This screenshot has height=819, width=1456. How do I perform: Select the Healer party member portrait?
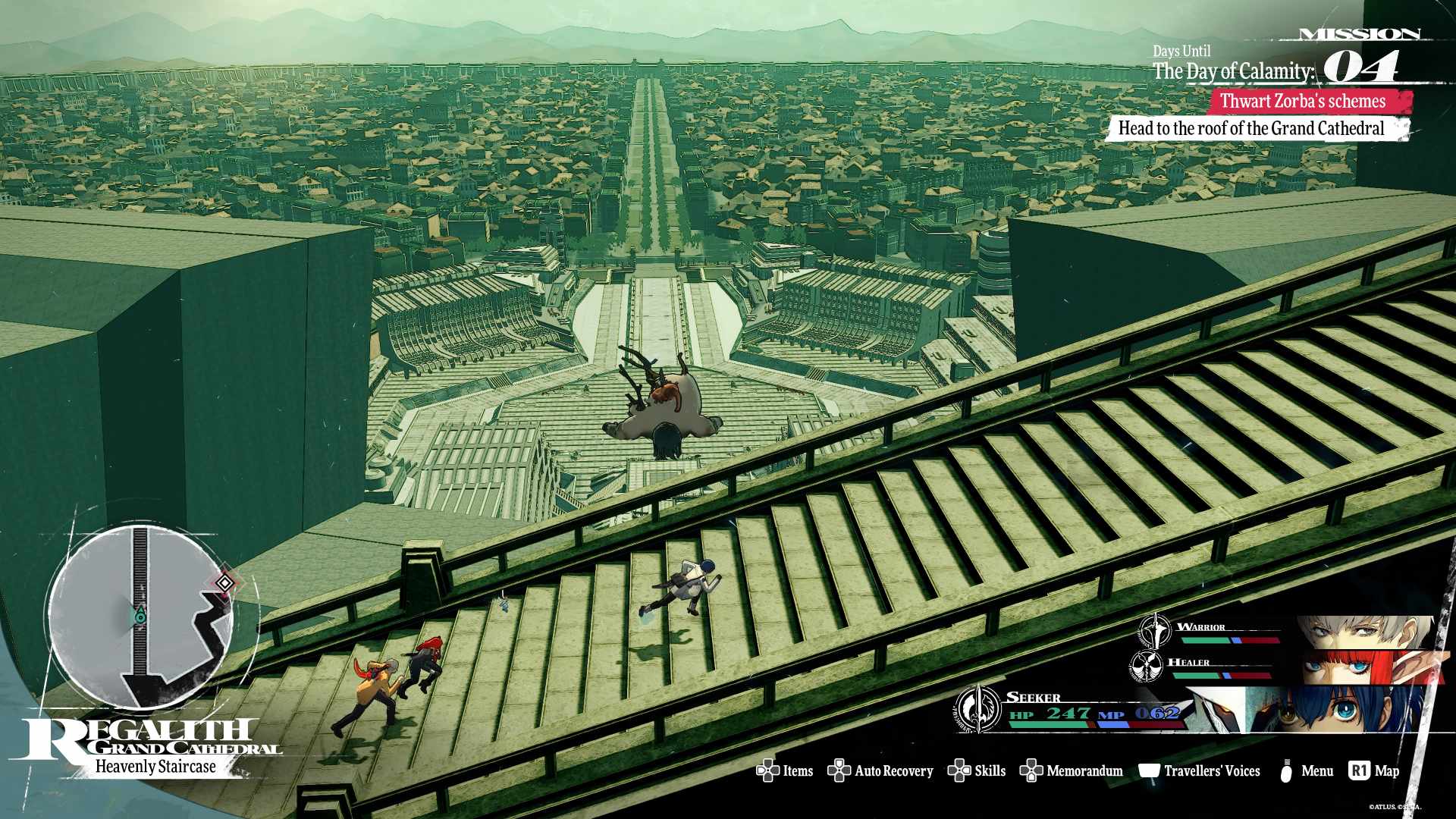click(1357, 667)
